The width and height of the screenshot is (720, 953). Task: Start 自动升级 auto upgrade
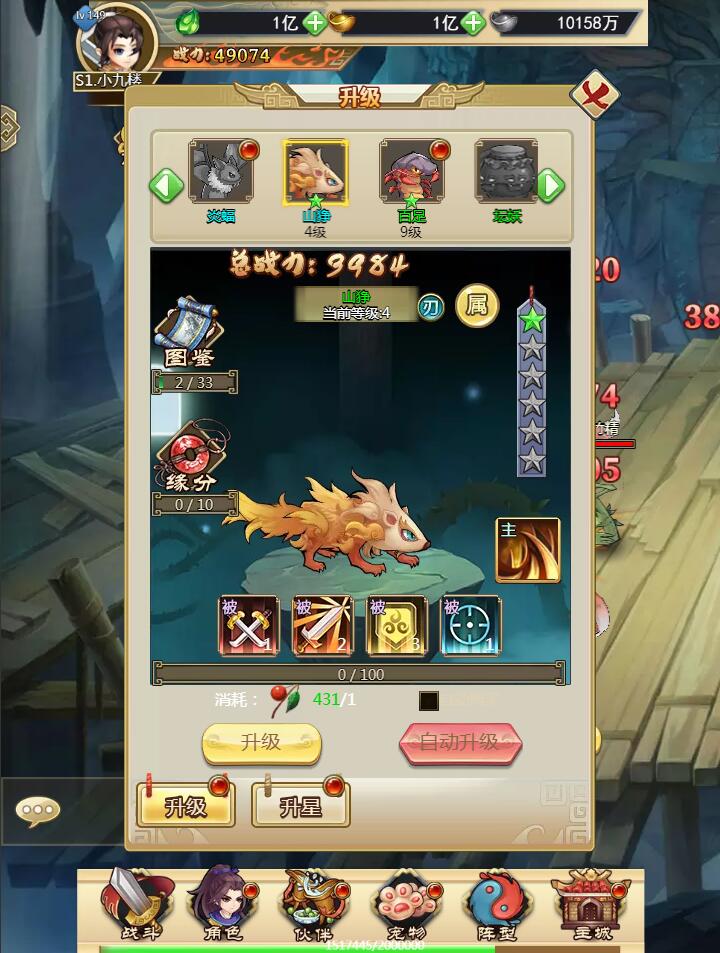pyautogui.click(x=460, y=743)
